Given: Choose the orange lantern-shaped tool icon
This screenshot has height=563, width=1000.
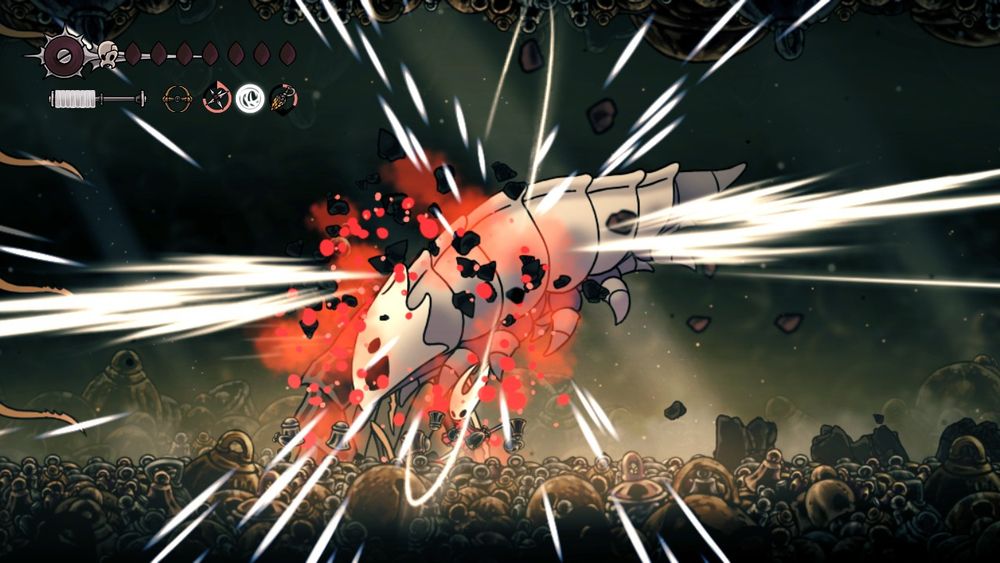Looking at the screenshot, I should (x=284, y=98).
